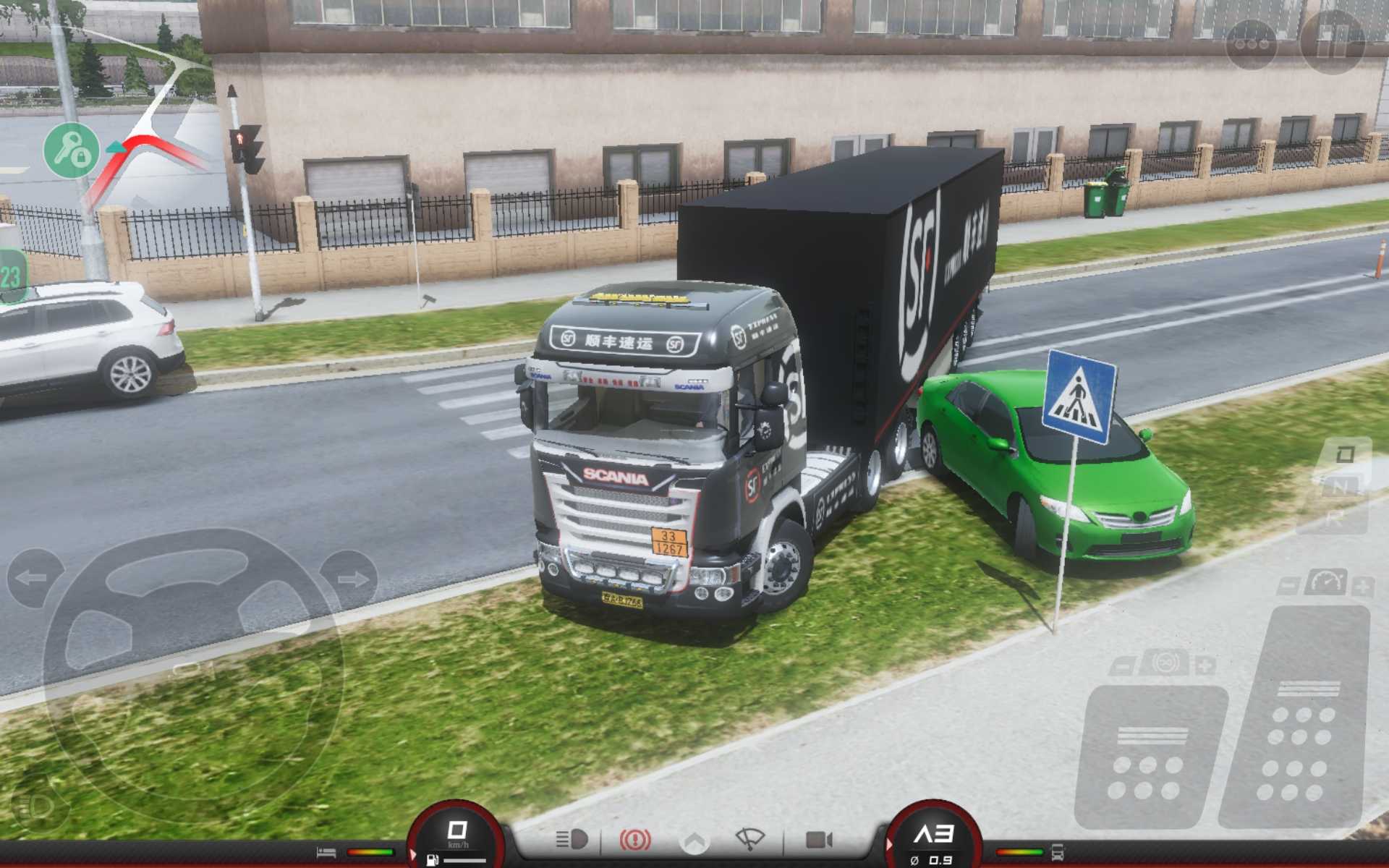Decrease retarder level with minus
Image resolution: width=1389 pixels, height=868 pixels.
pos(1122,665)
